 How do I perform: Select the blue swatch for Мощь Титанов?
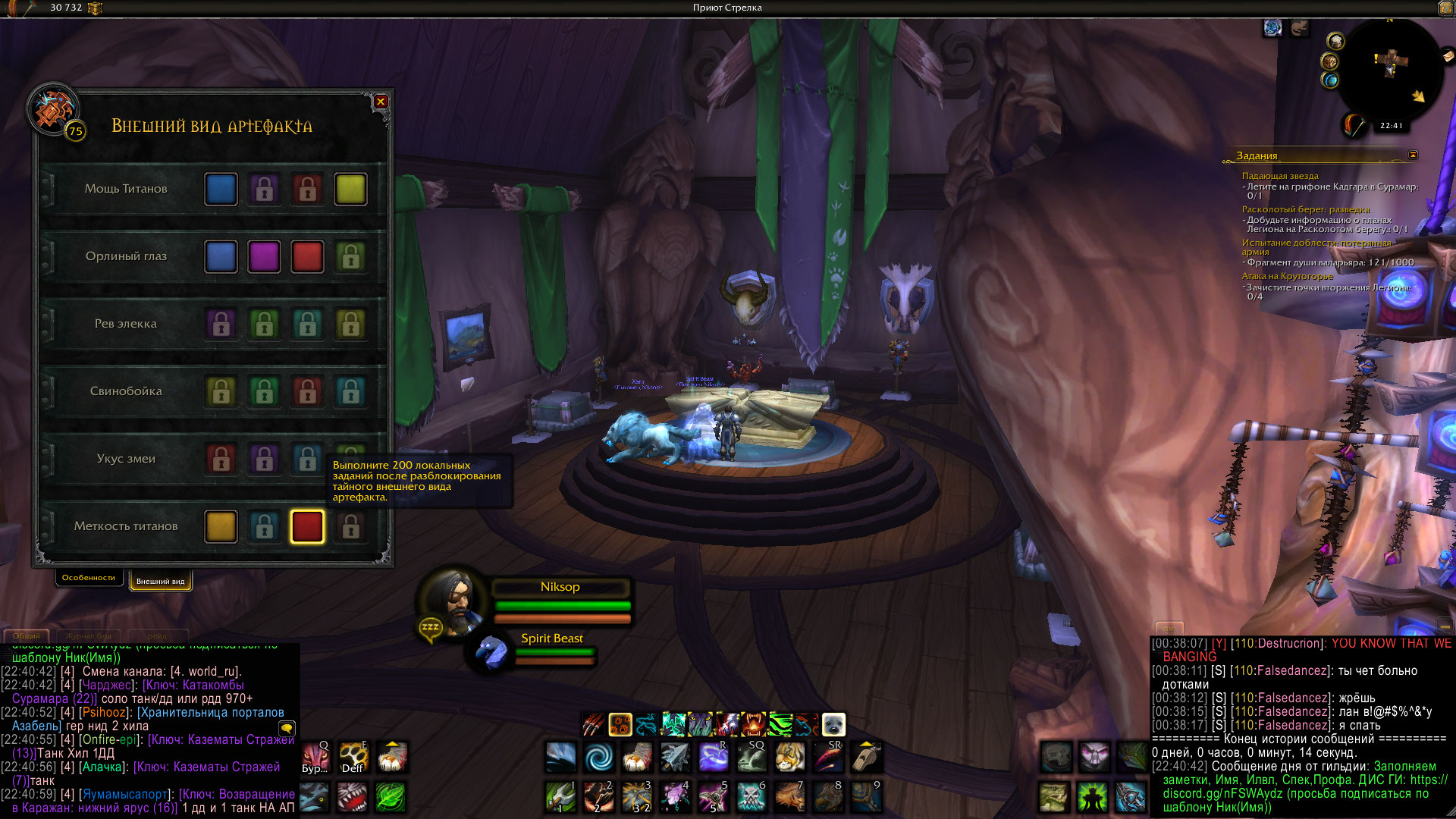221,190
